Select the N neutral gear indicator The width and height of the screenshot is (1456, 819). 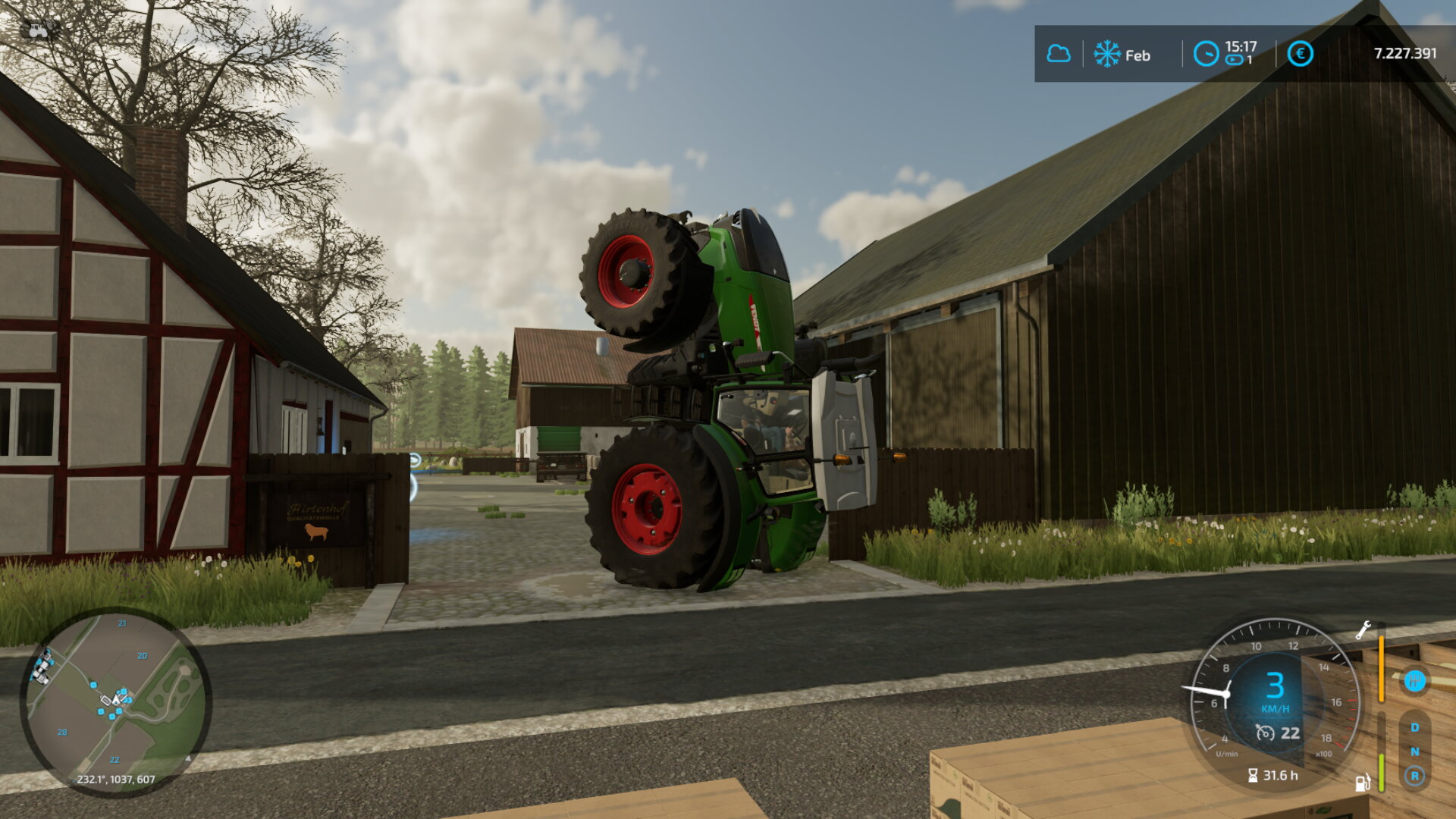coord(1414,752)
